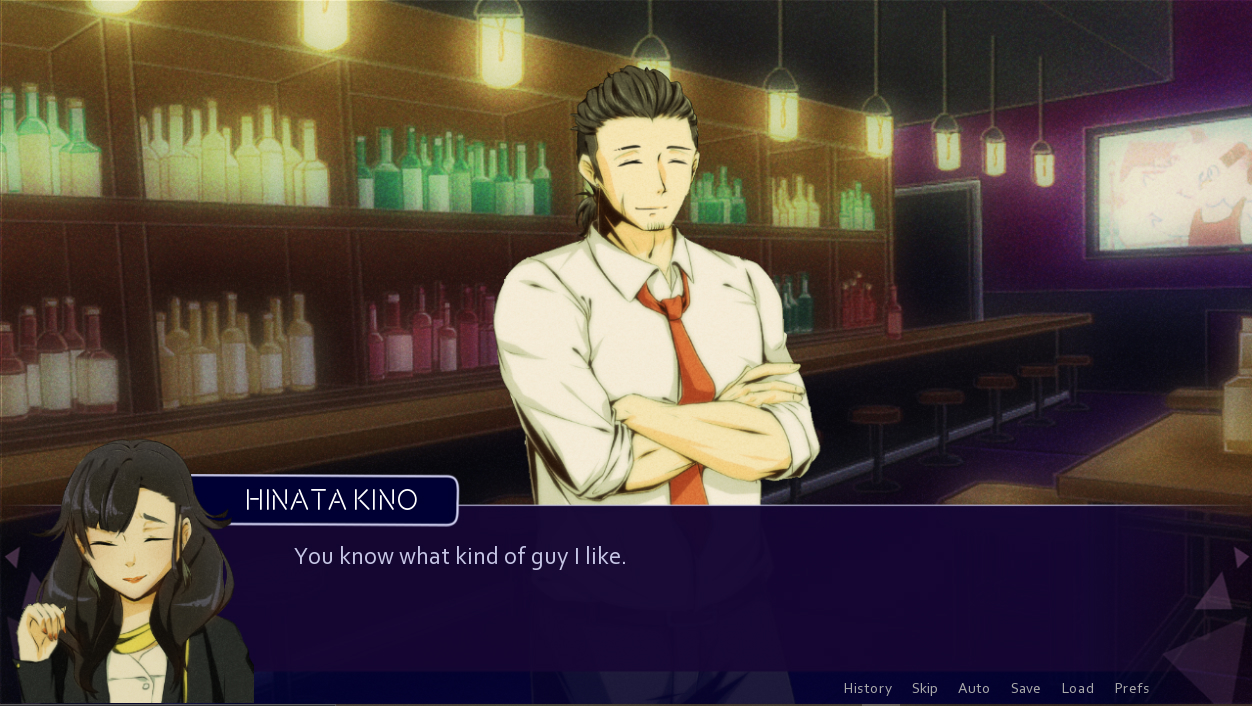Open the Prefs settings
Viewport: 1252px width, 706px height.
pyautogui.click(x=1131, y=688)
